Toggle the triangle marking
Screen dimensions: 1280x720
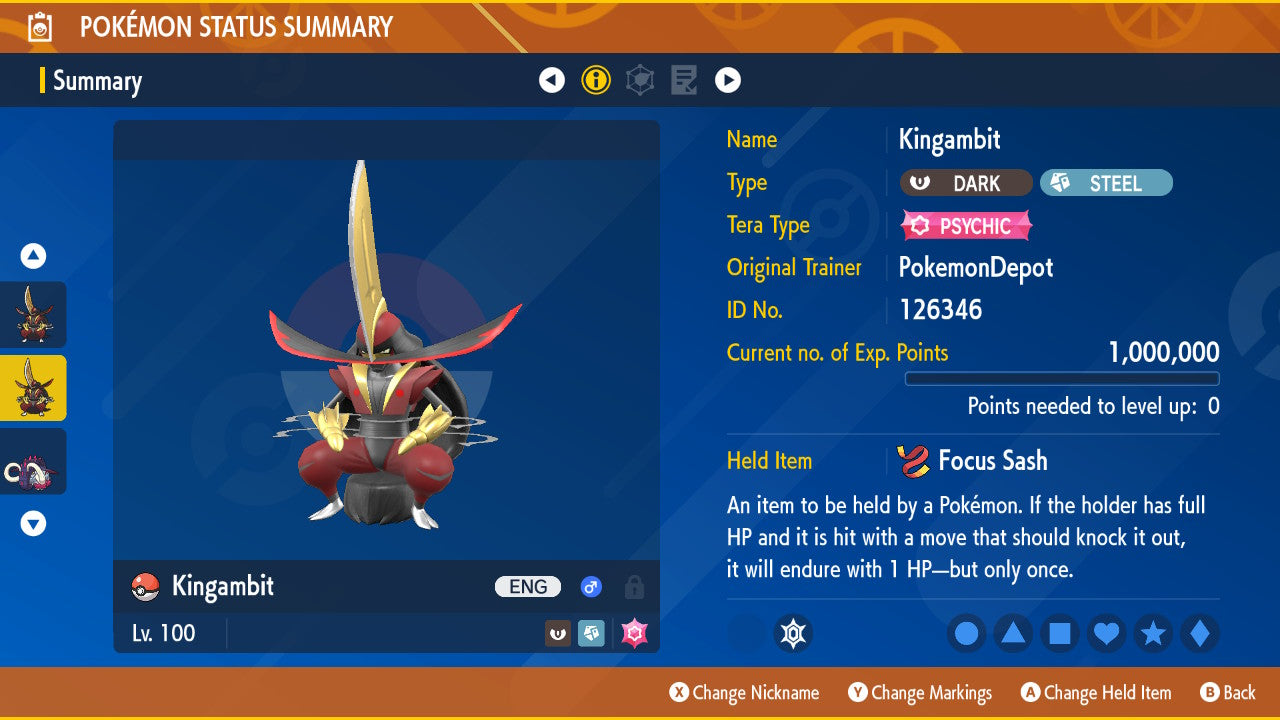pos(1013,633)
